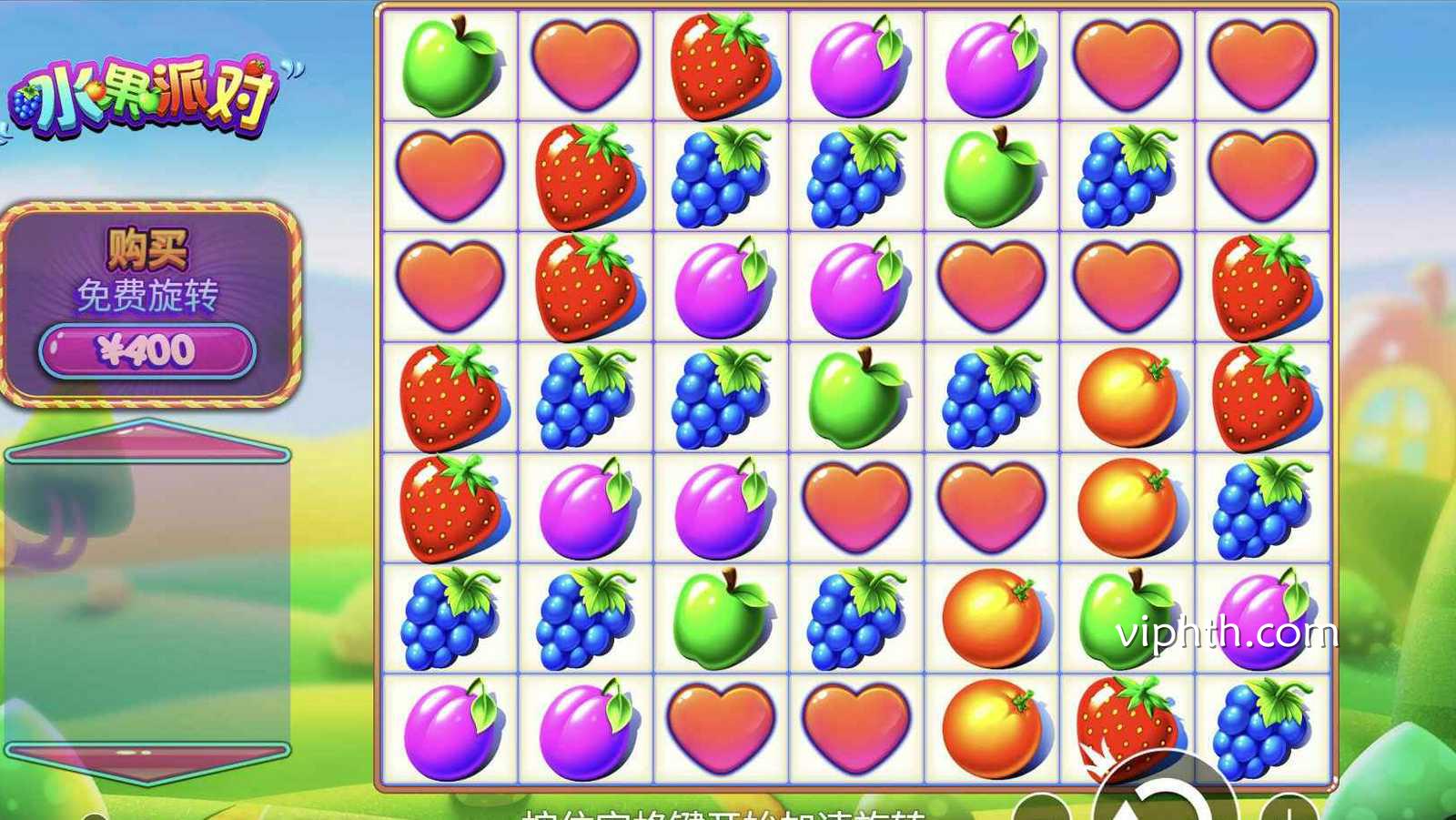The height and width of the screenshot is (820, 1456).
Task: Decrease the bet with the minus button
Action: [1043, 809]
